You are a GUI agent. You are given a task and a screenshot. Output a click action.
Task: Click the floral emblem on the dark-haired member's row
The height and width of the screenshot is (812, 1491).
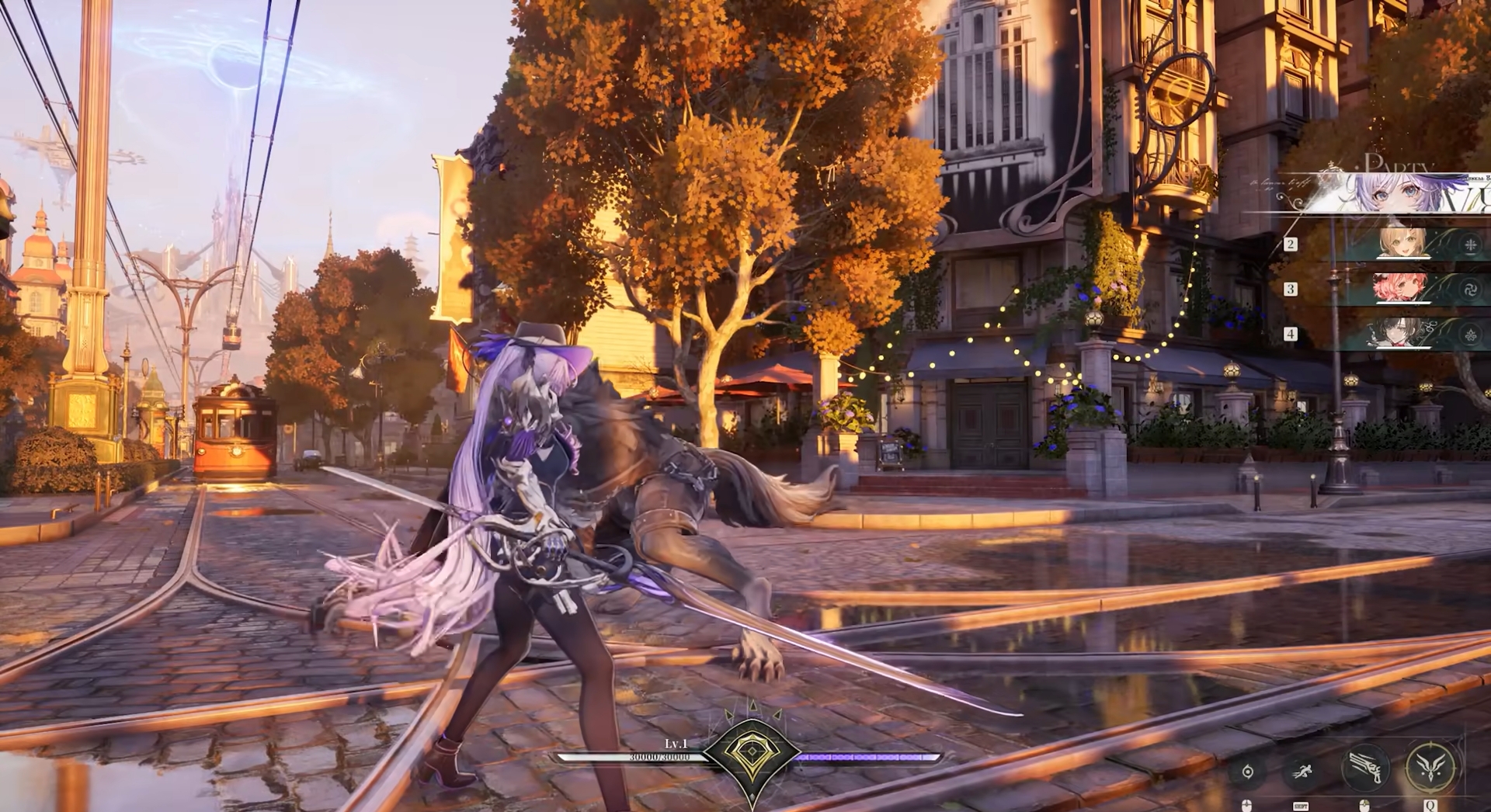click(x=1470, y=335)
